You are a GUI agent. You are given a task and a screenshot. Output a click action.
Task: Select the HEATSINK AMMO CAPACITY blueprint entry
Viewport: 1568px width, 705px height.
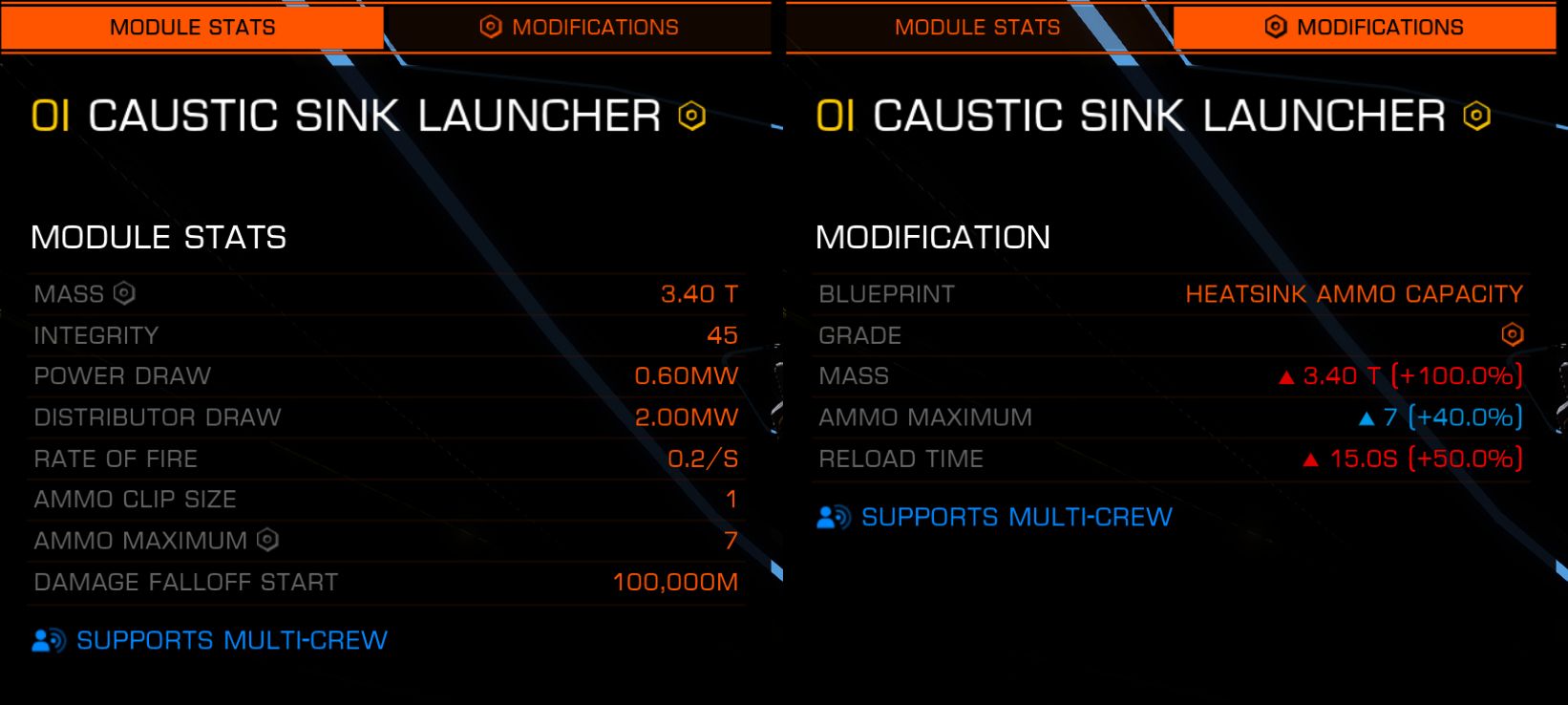point(1355,293)
